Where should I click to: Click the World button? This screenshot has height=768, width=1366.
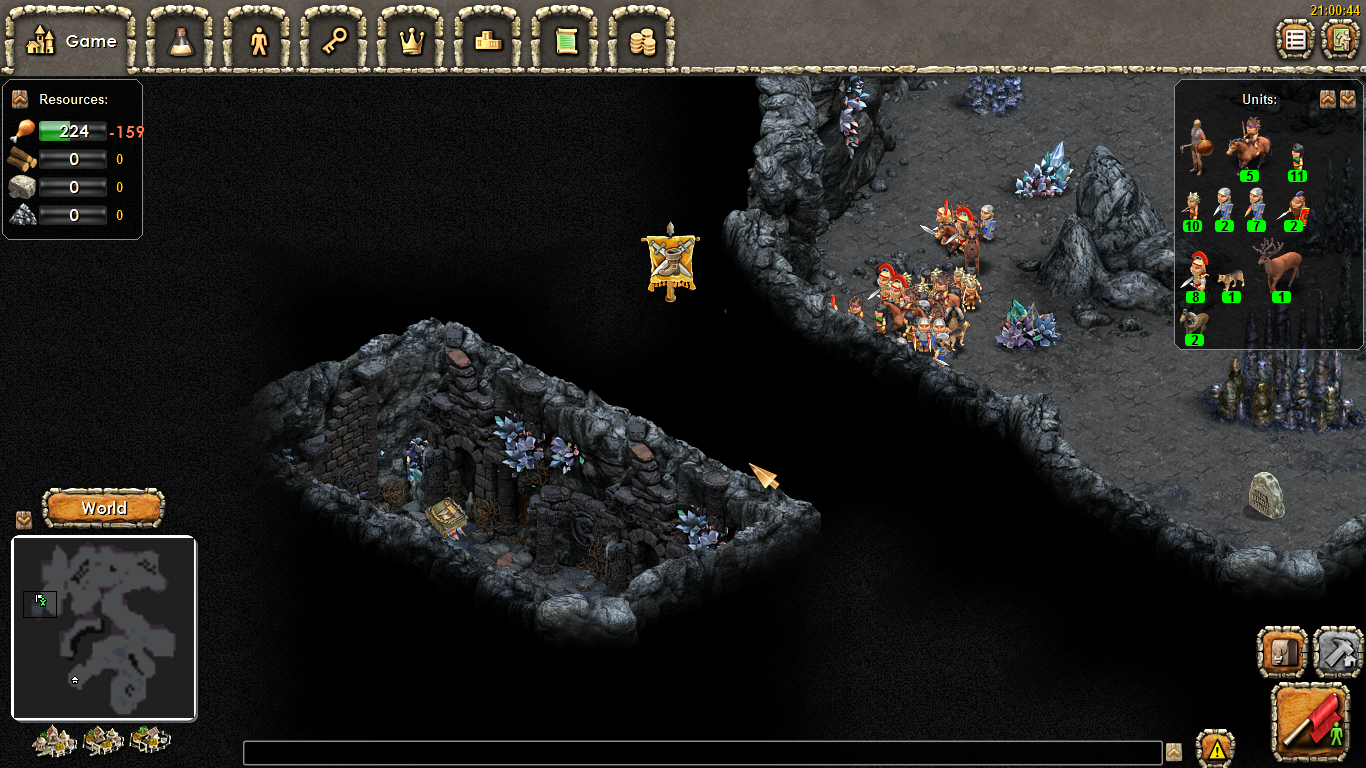tap(104, 508)
